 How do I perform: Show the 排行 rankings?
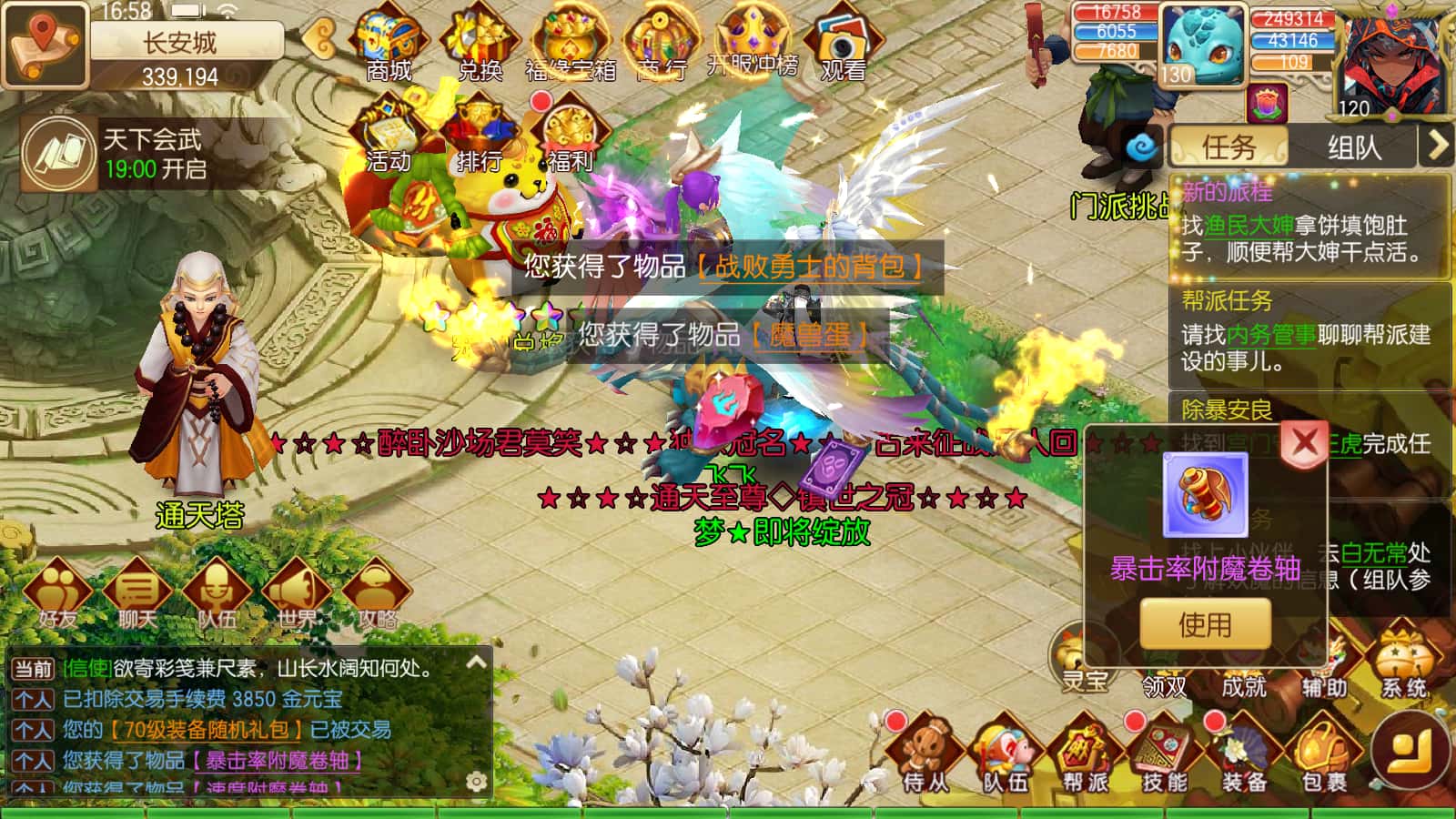(480, 136)
